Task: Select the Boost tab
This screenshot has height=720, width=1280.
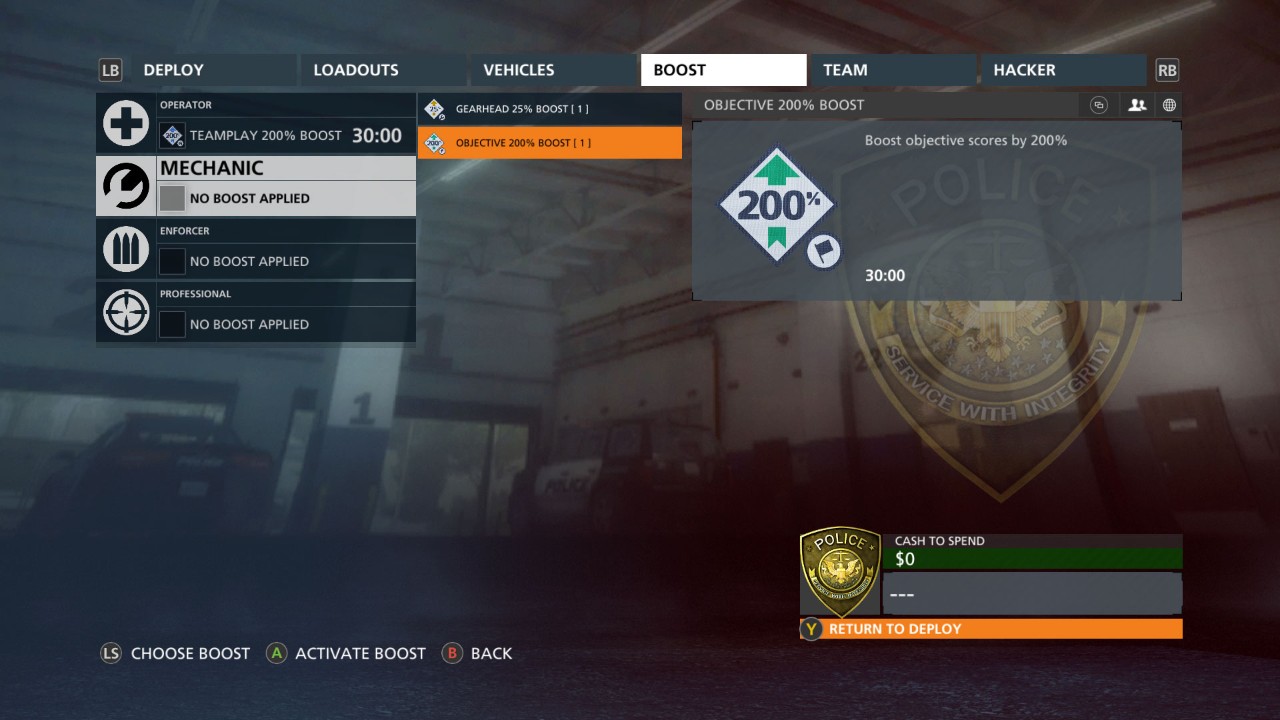Action: [x=722, y=70]
